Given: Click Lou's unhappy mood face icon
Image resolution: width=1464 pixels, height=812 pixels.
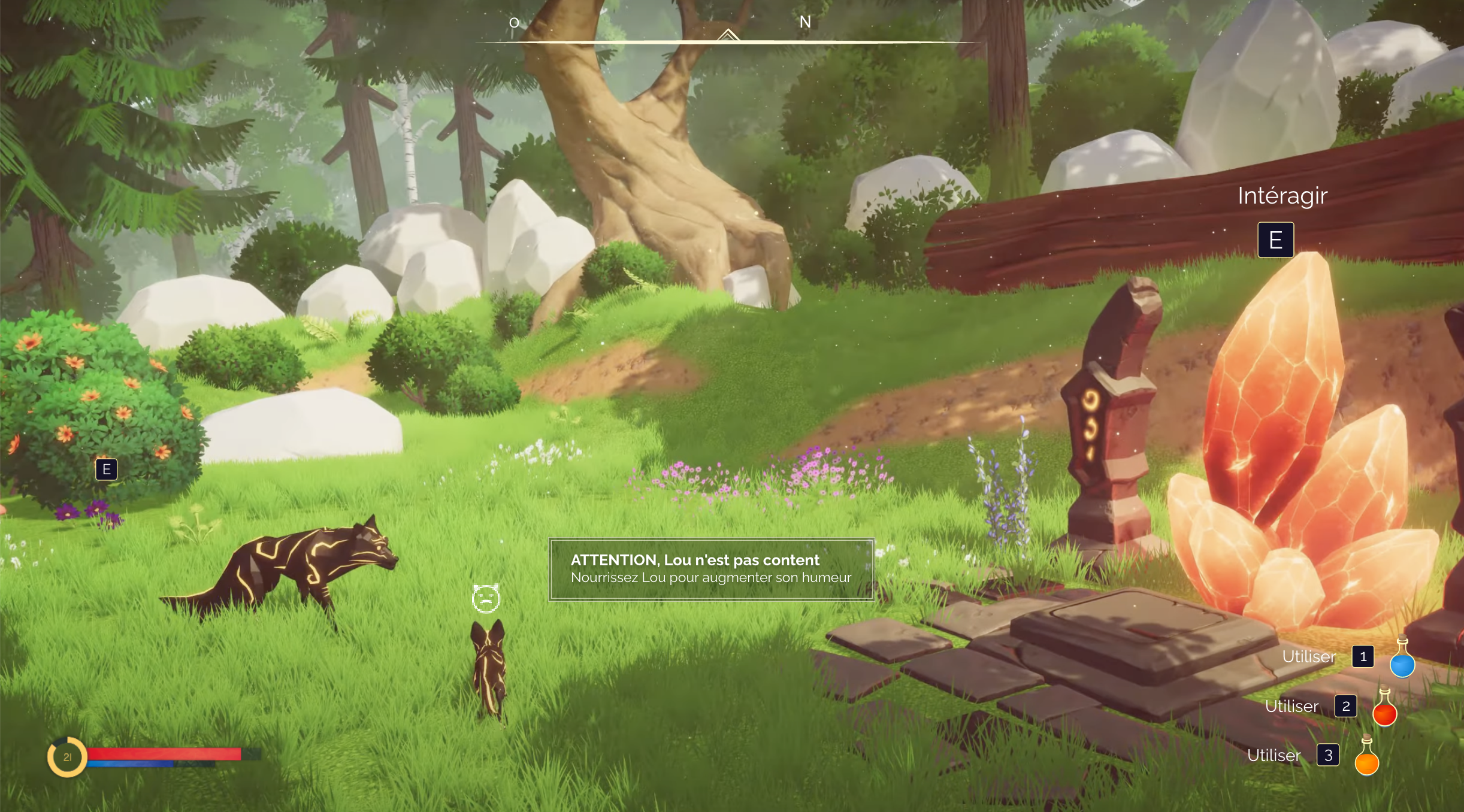Looking at the screenshot, I should (x=485, y=598).
